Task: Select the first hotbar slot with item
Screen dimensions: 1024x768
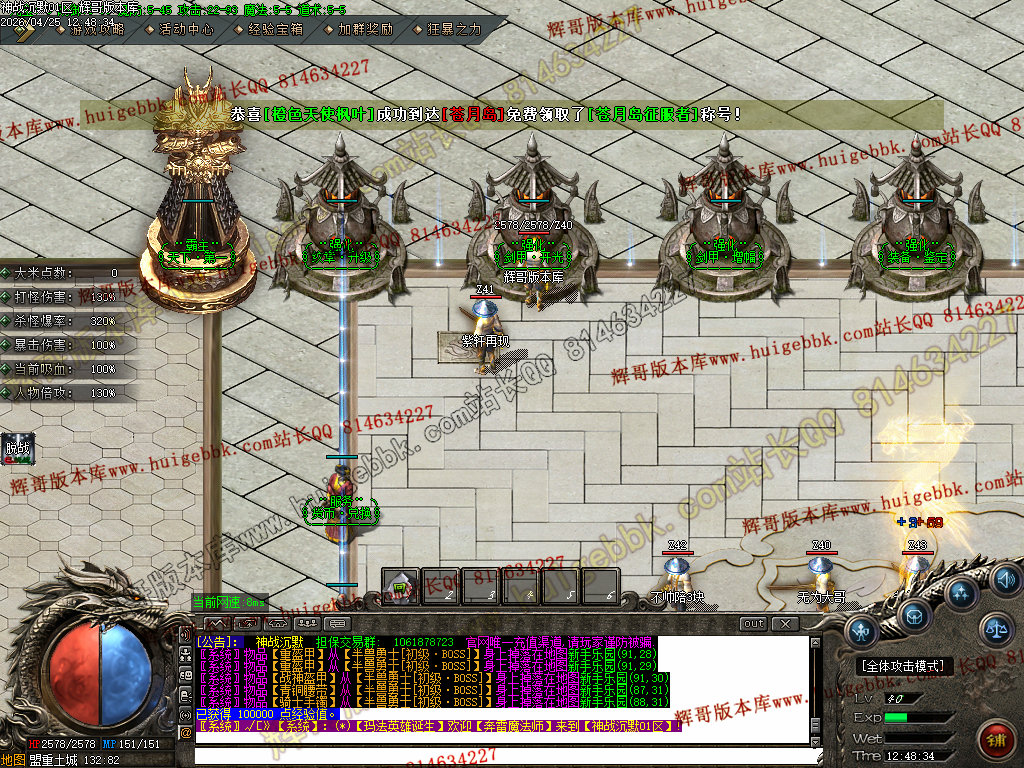Action: (401, 587)
